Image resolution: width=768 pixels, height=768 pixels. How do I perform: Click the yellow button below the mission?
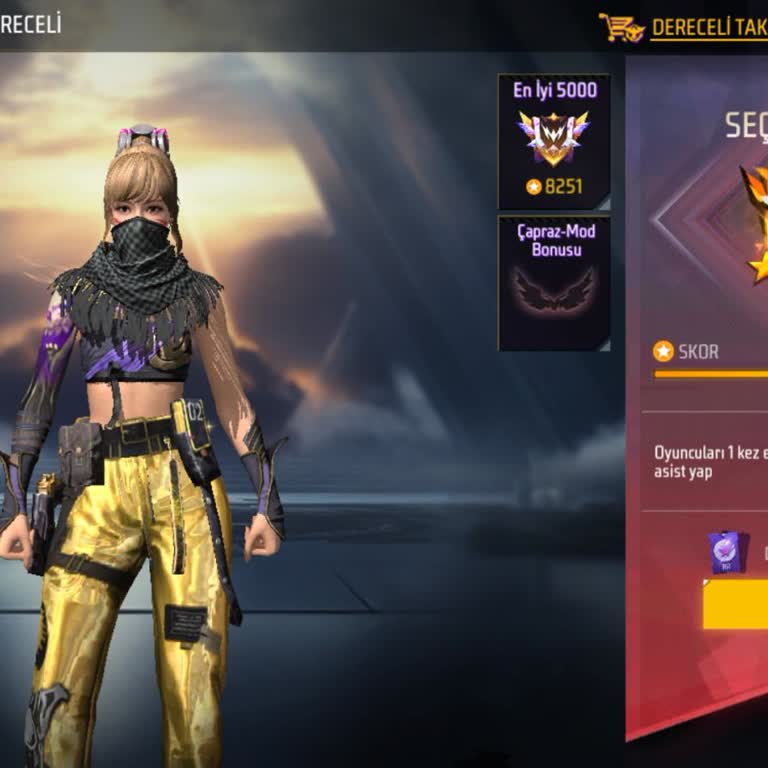click(x=736, y=605)
